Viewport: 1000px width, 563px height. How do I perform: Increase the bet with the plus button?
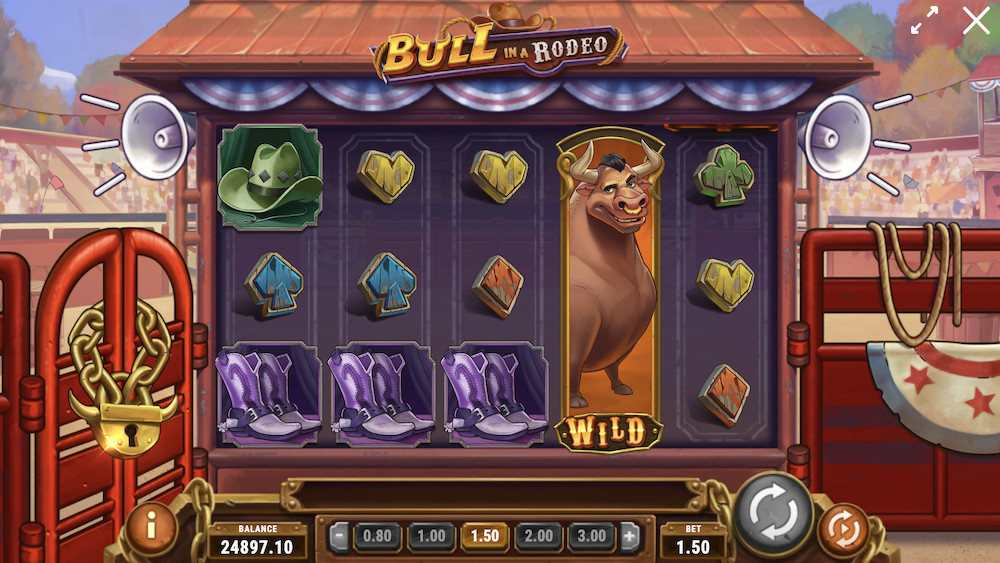[630, 536]
